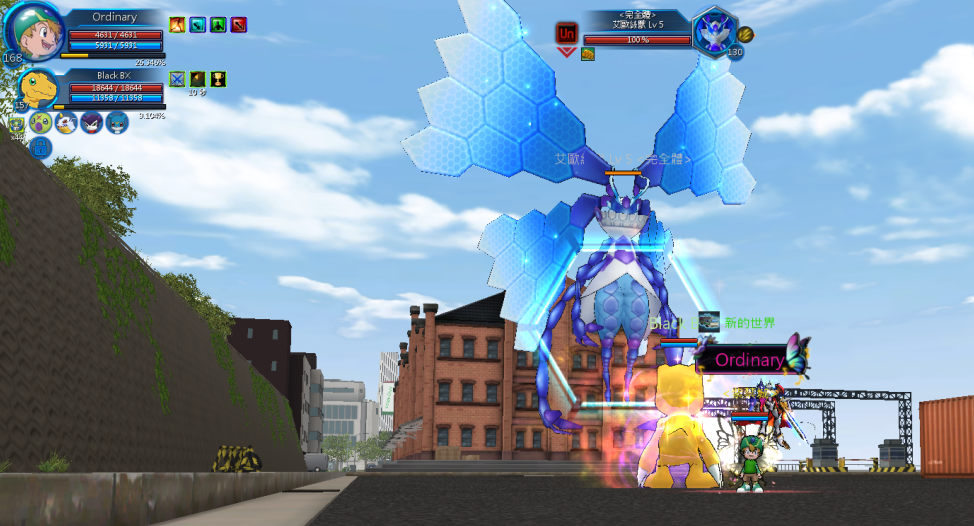Viewport: 974px width, 526px height.
Task: Click the blue crossed-out buff icon
Action: [x=177, y=79]
